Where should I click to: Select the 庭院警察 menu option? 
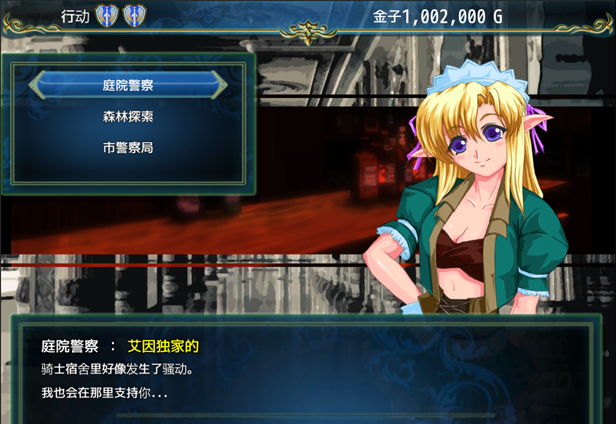127,85
